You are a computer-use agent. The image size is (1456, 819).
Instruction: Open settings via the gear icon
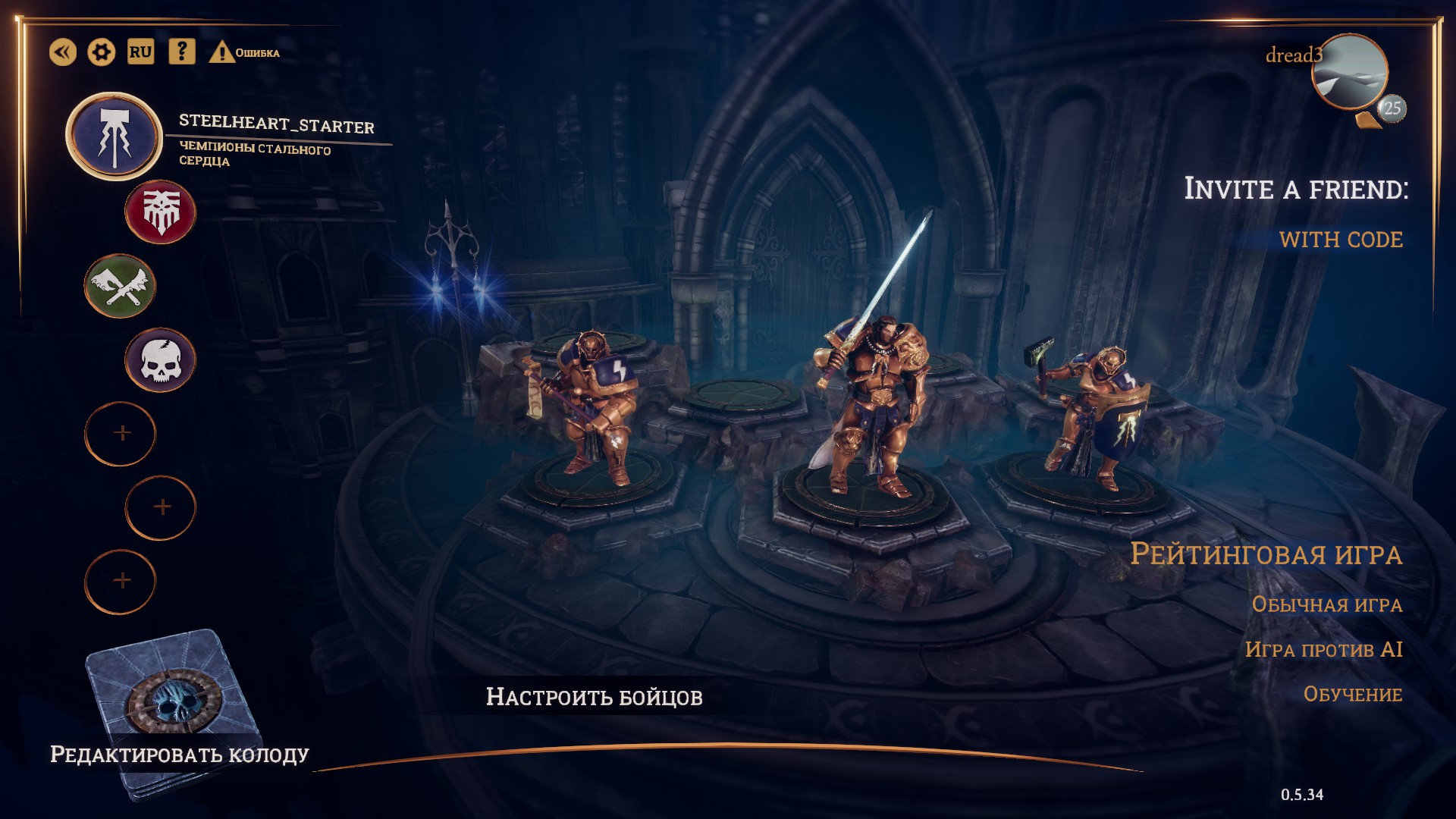point(102,52)
